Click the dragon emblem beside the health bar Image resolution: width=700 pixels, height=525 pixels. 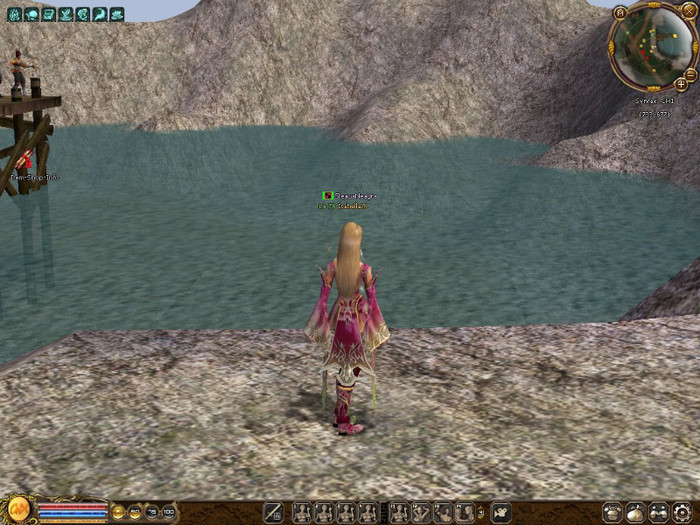[17, 511]
